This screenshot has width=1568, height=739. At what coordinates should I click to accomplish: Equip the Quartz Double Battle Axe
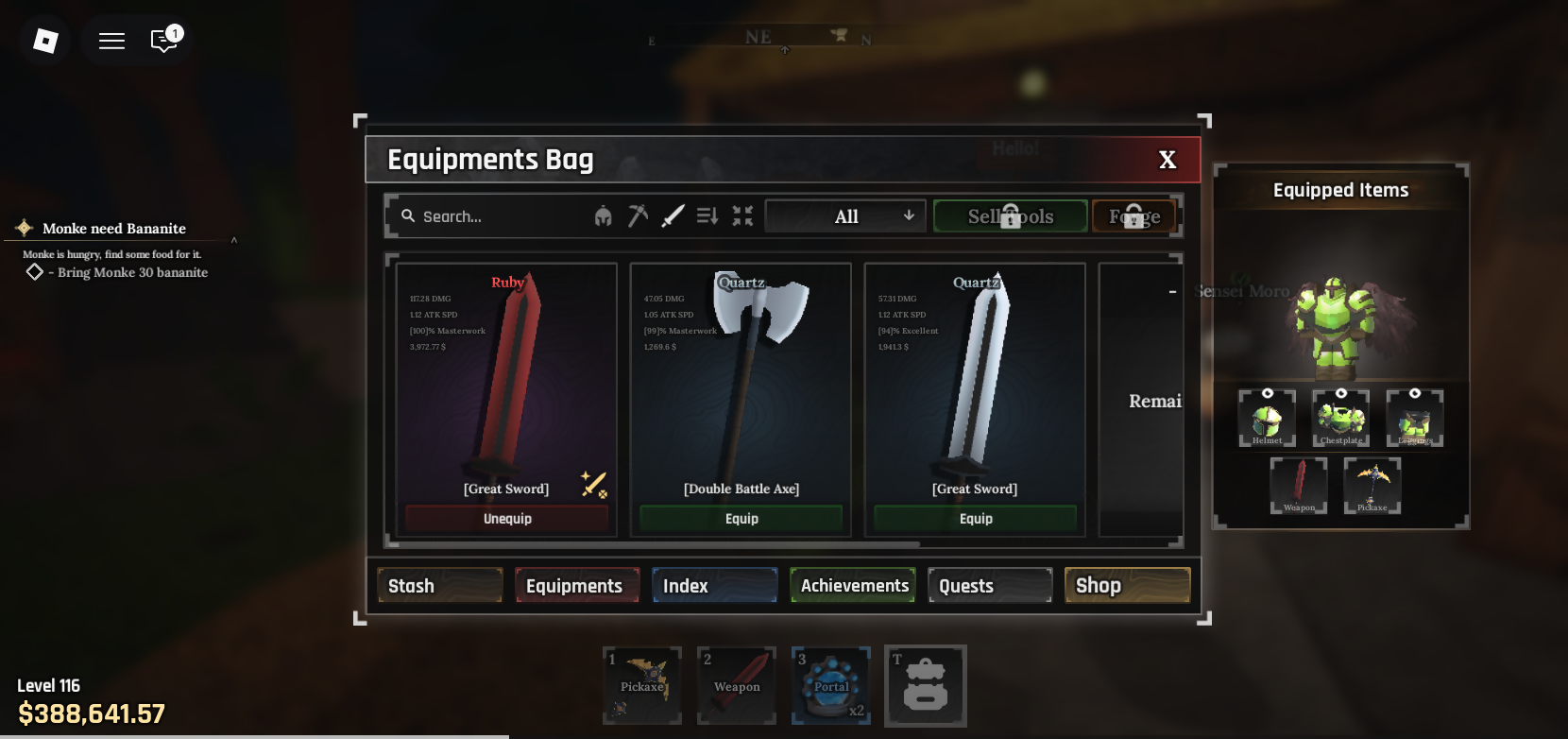[741, 519]
